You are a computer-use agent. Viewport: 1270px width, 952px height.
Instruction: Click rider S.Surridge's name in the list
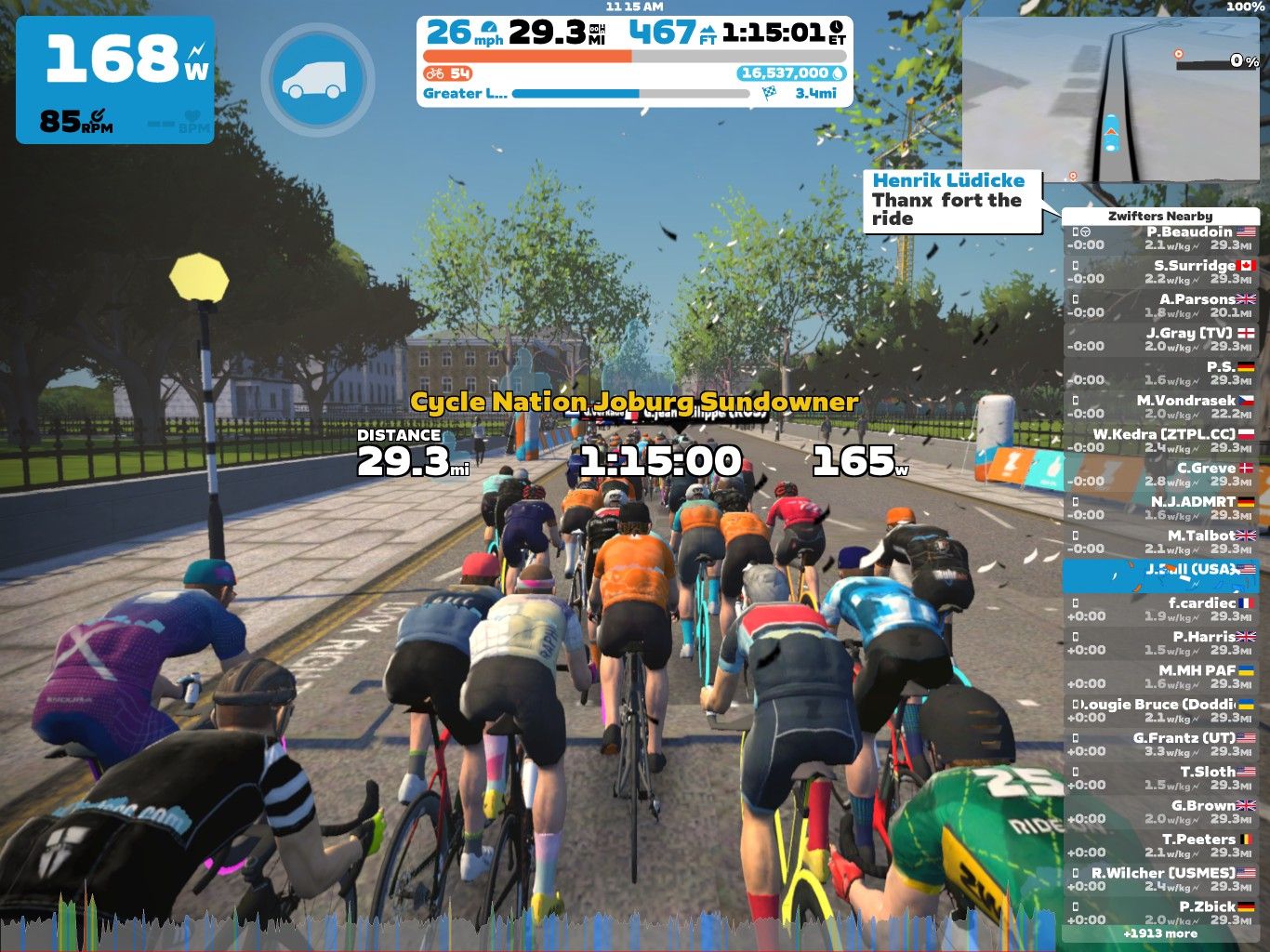(1193, 265)
